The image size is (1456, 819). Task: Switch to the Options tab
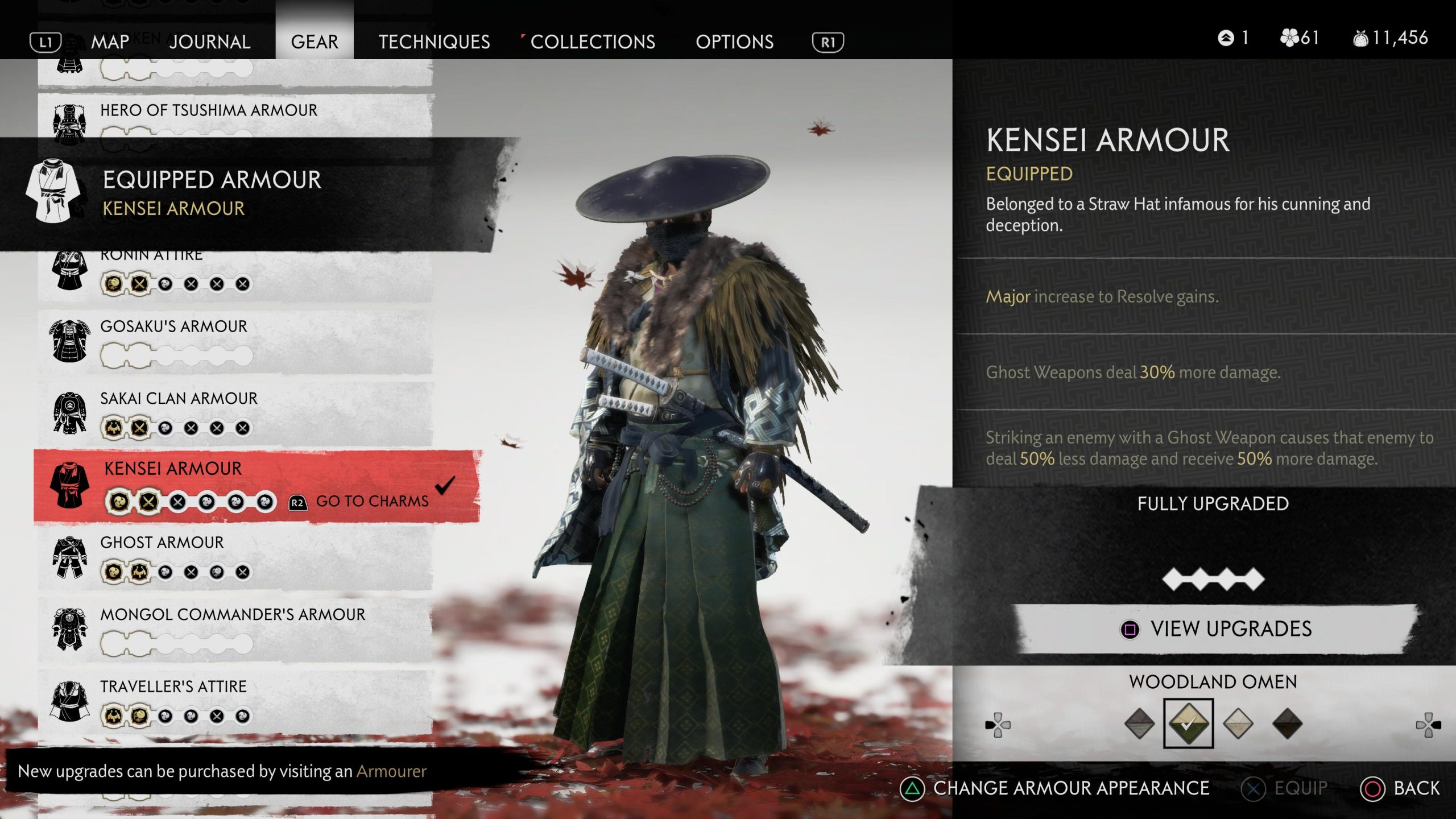(x=734, y=42)
